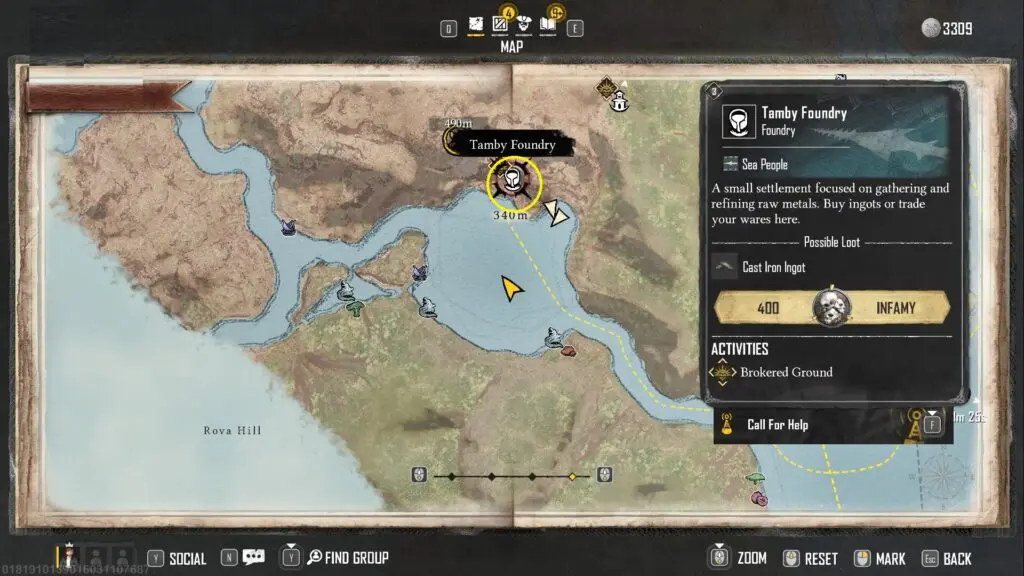
Task: Reset the map view
Action: [x=820, y=558]
